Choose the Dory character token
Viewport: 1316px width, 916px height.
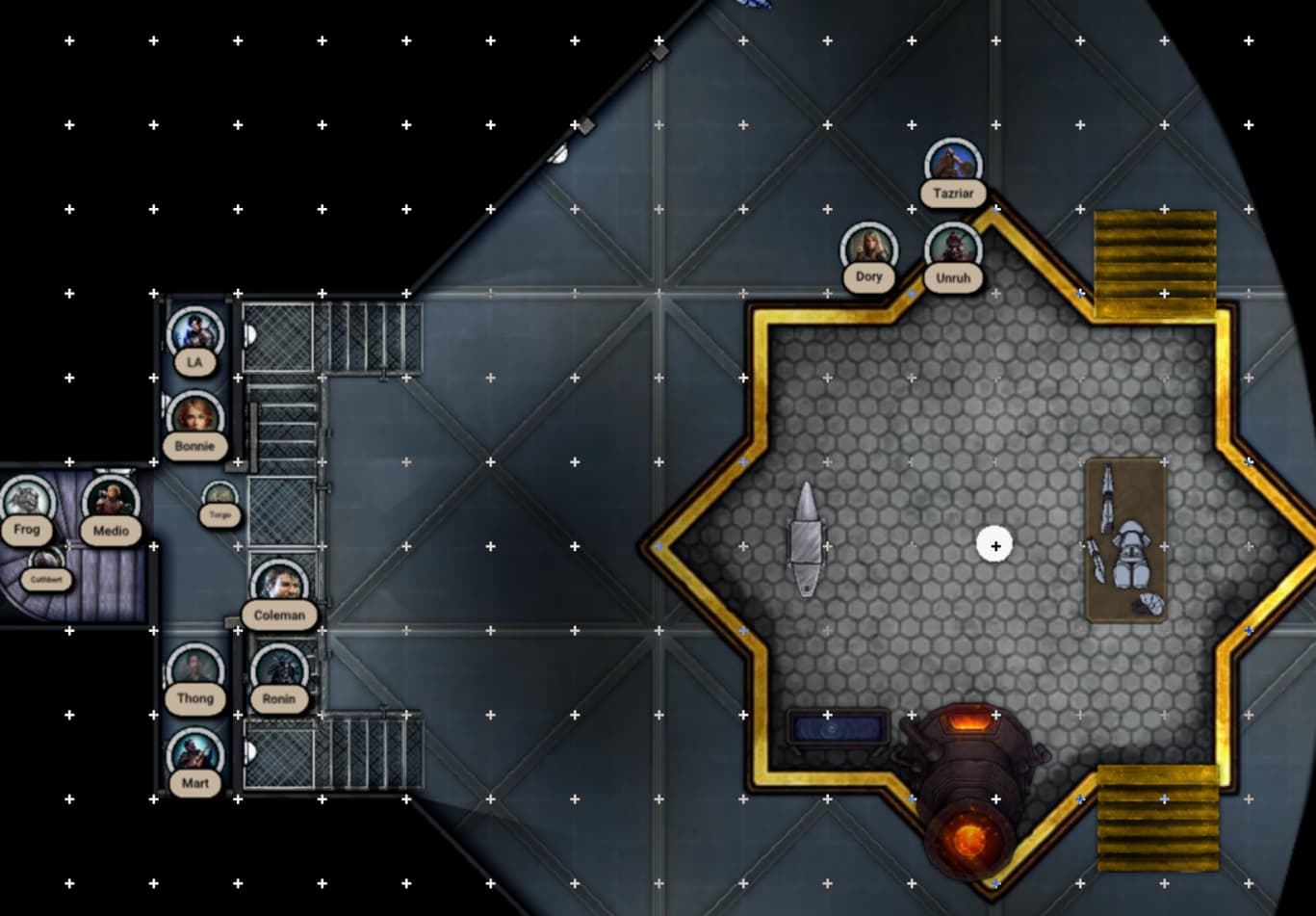point(868,249)
